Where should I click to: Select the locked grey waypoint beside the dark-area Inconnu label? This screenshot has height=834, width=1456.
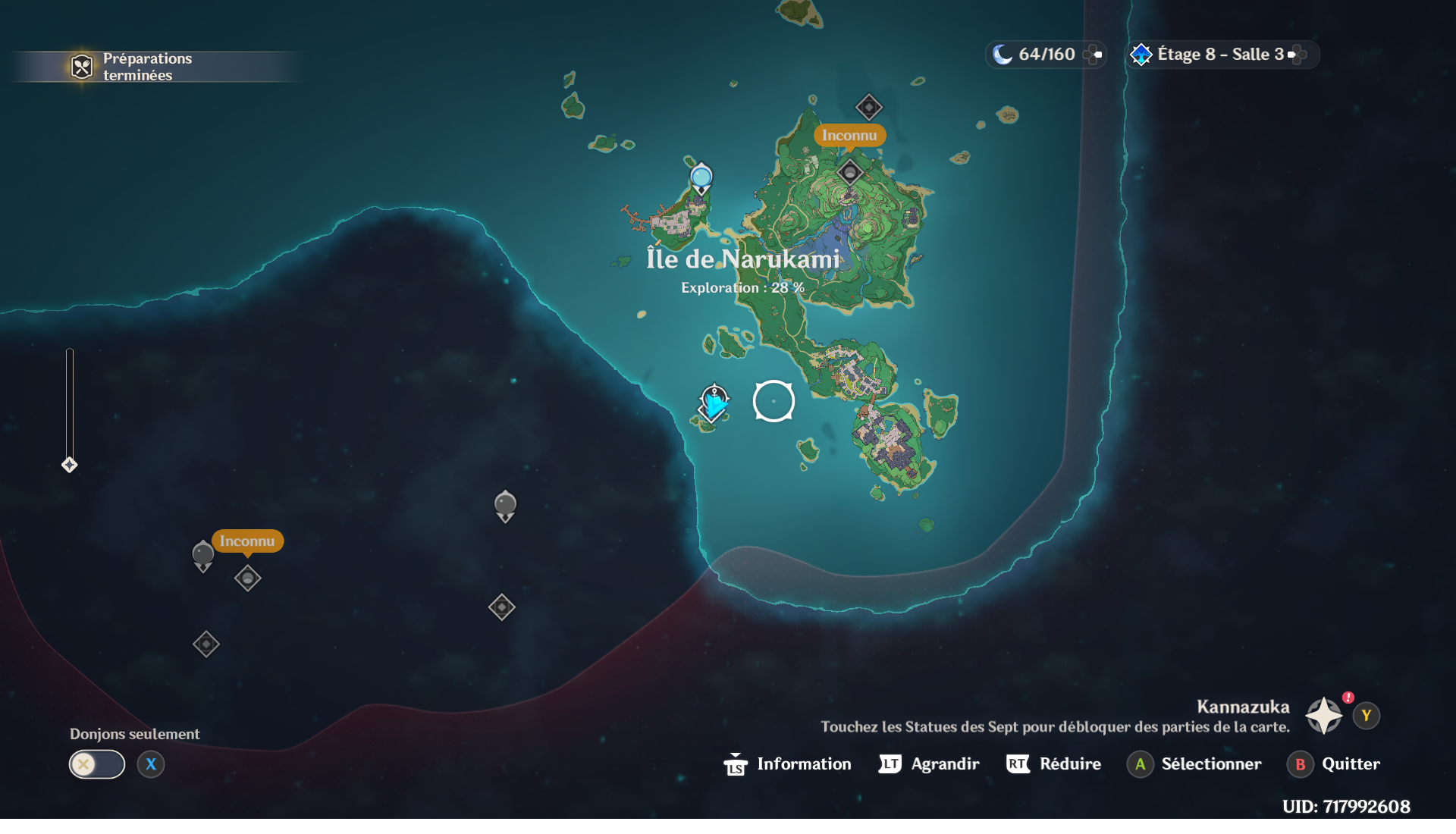tap(202, 556)
